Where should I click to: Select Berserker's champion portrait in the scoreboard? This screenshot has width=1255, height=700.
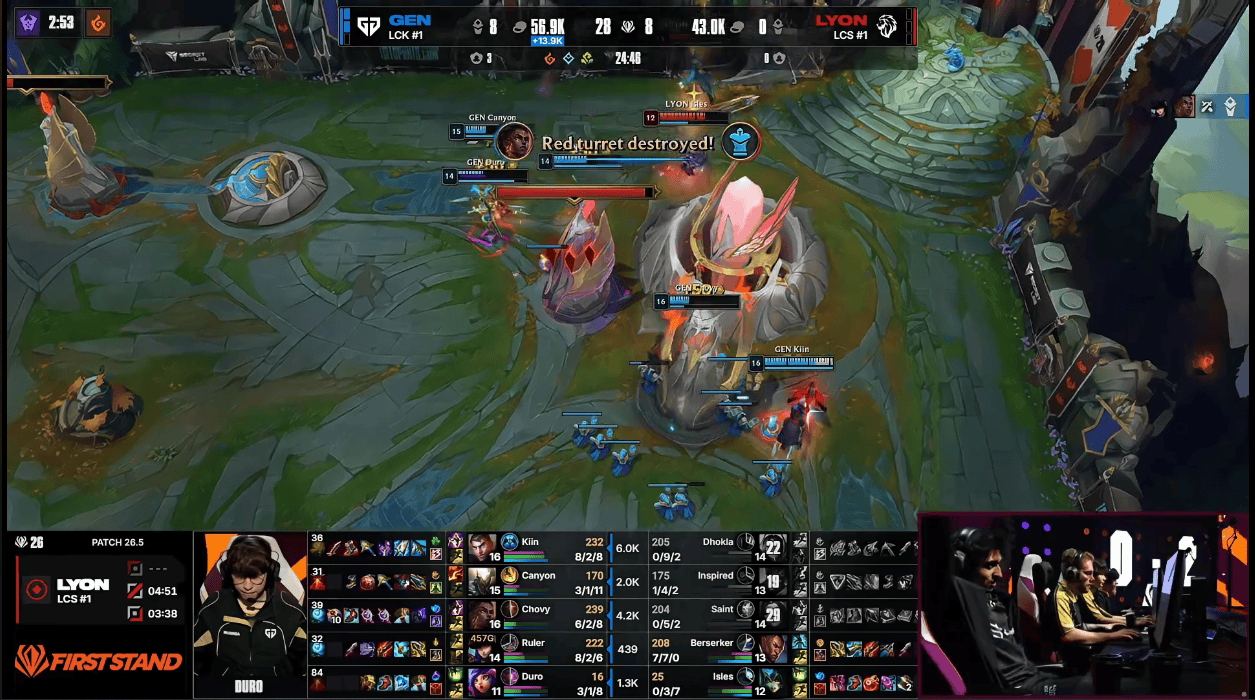coord(772,649)
